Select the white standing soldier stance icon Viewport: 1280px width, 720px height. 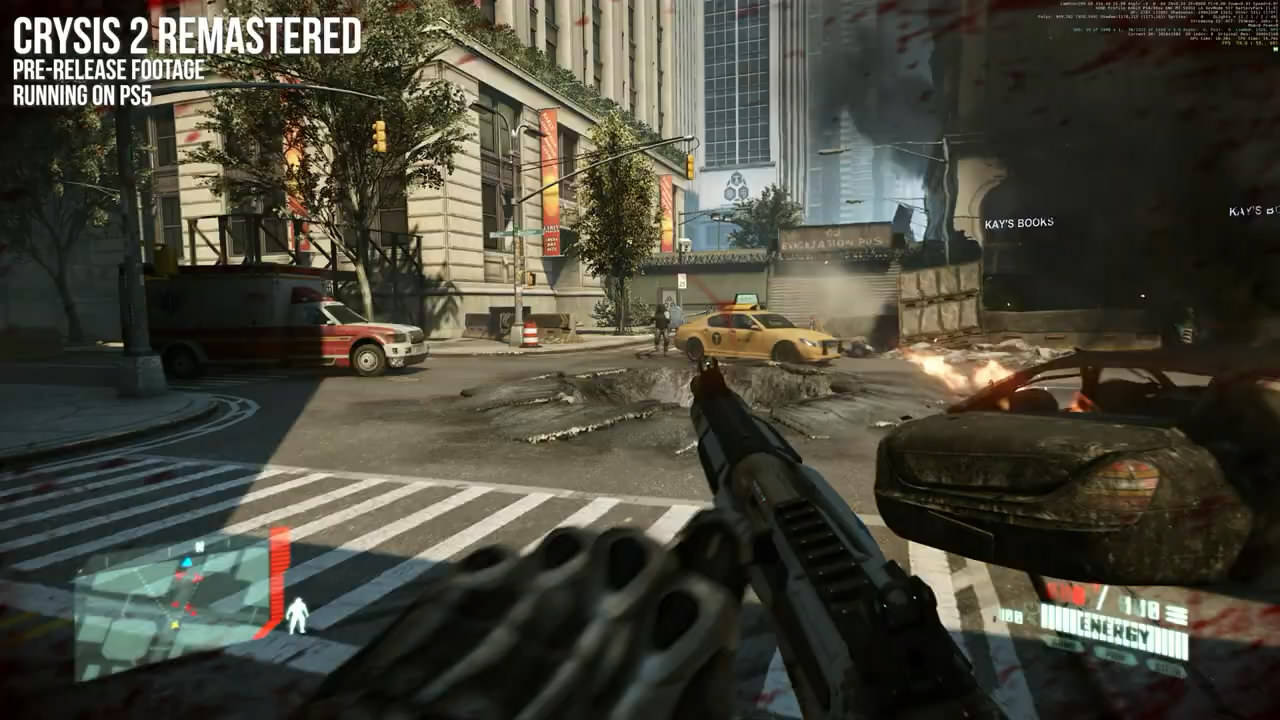tap(297, 615)
